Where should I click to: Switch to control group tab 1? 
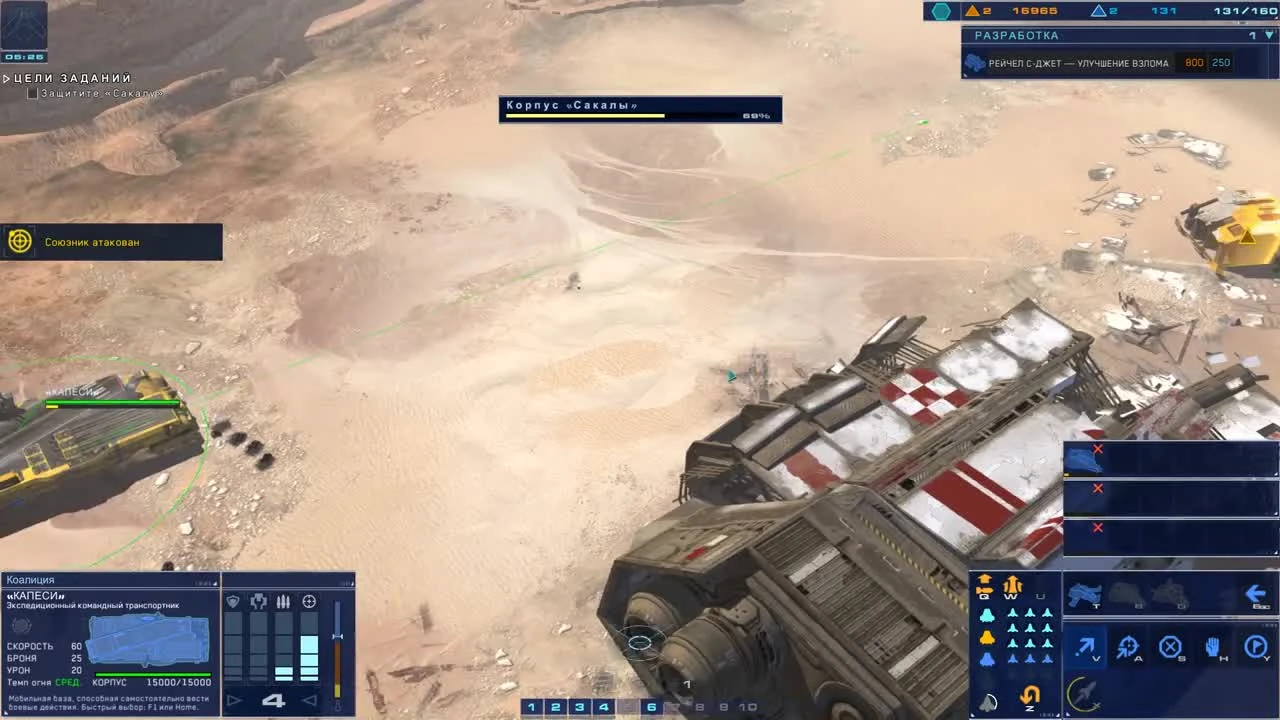(531, 706)
